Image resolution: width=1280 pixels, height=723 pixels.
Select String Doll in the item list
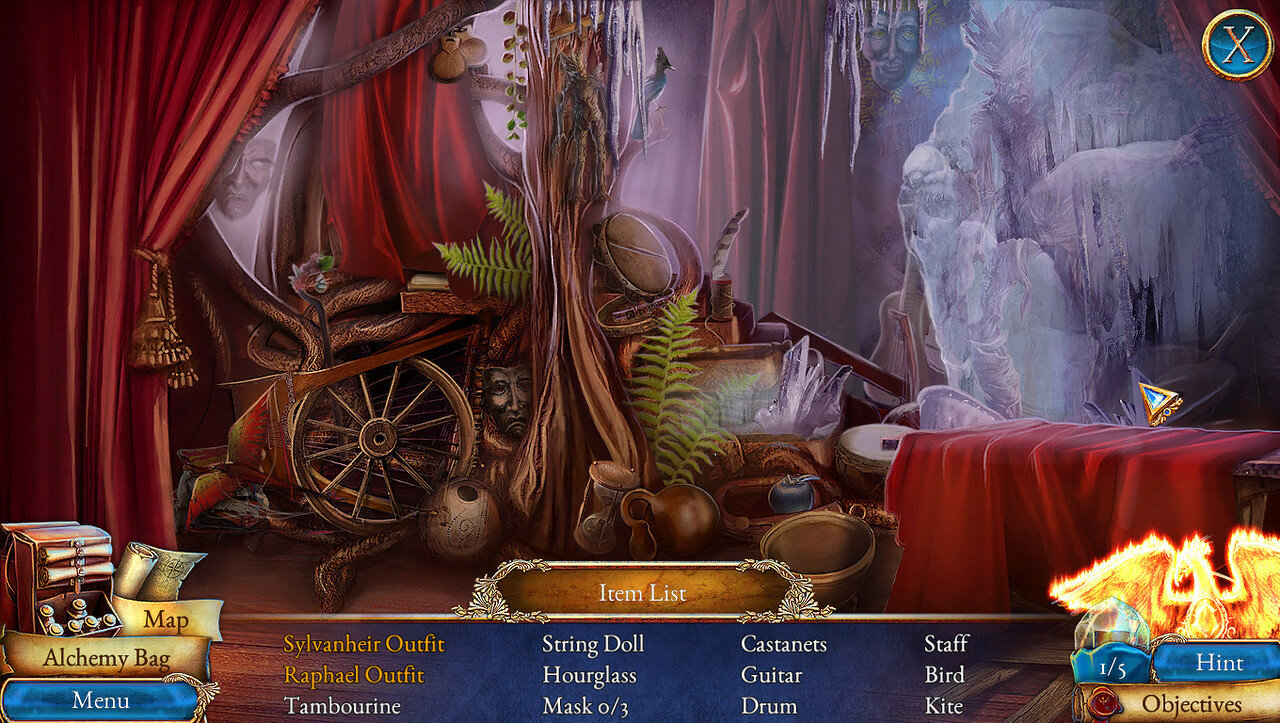(593, 644)
